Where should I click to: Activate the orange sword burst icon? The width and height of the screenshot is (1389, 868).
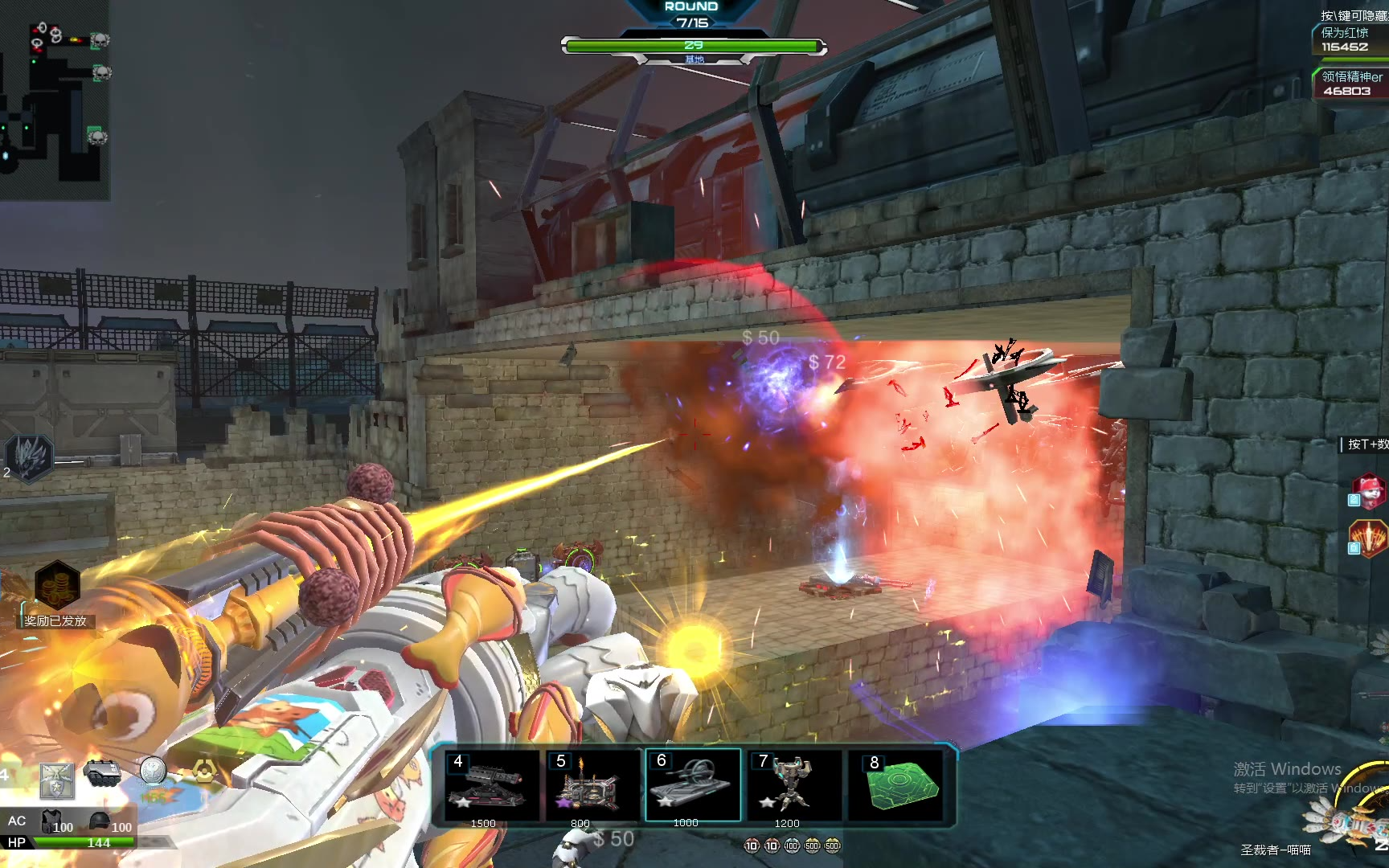point(1370,538)
